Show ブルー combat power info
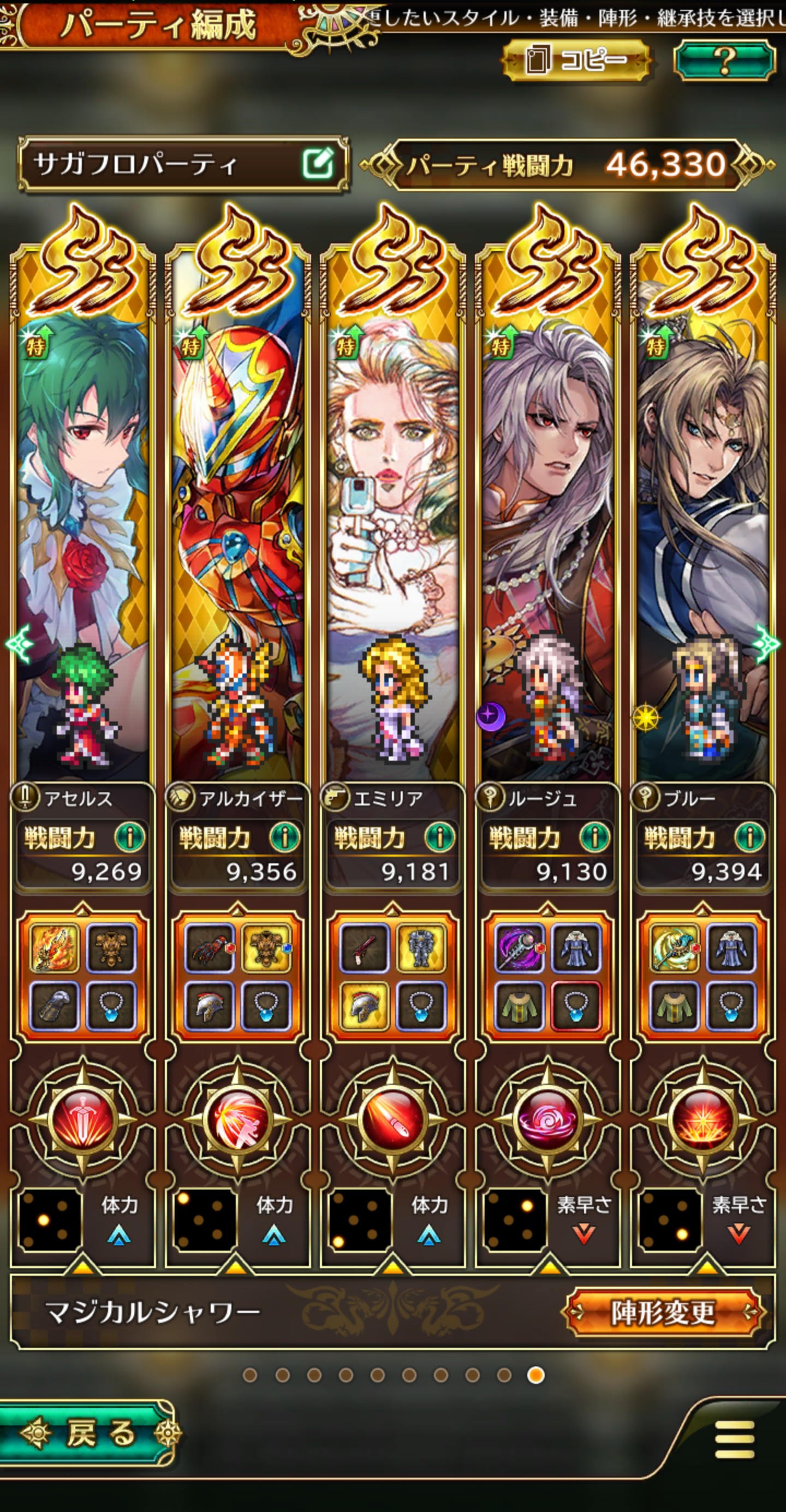Viewport: 786px width, 1512px height. [749, 837]
